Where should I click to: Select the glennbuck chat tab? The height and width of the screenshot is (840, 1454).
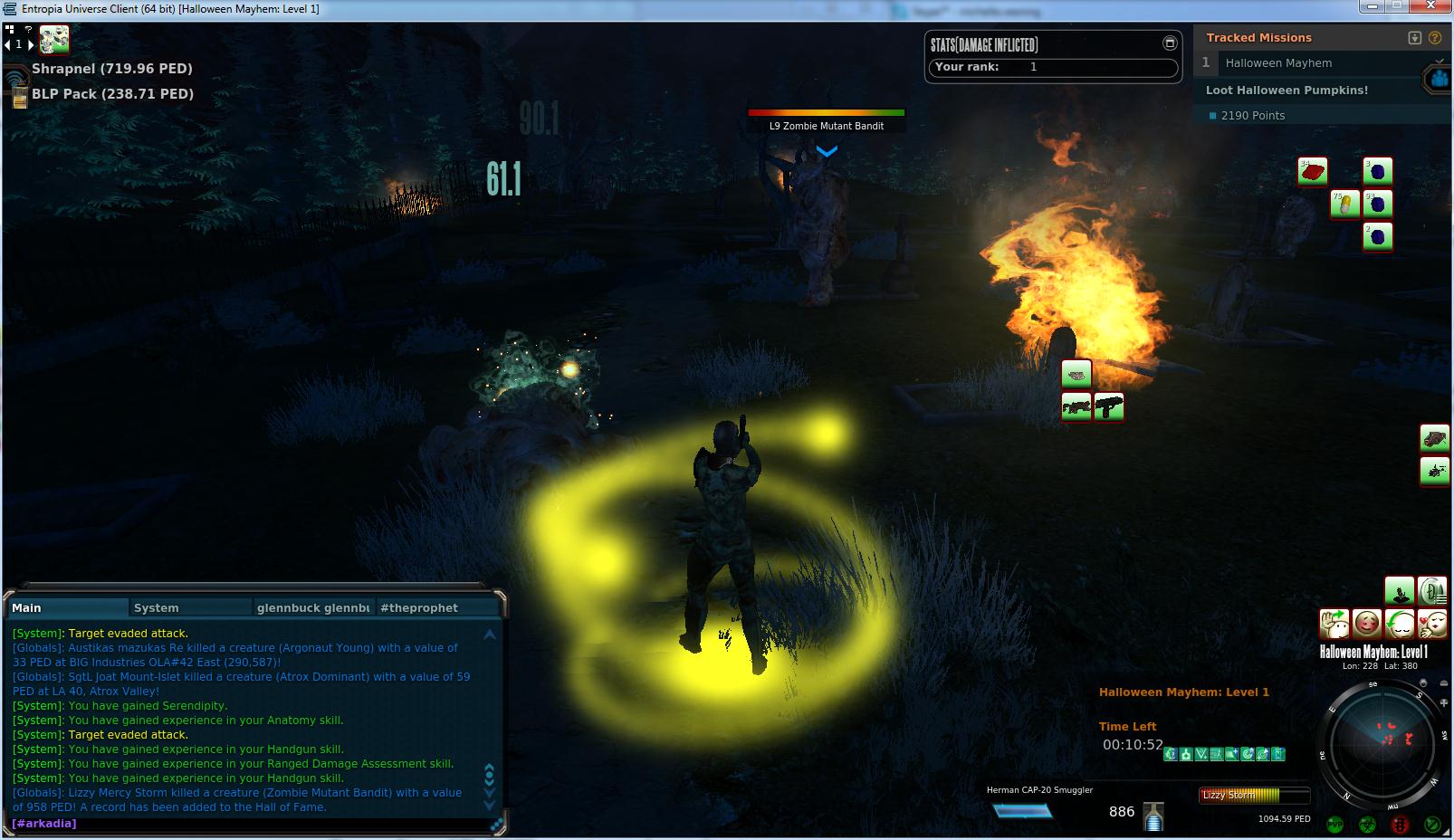point(312,607)
